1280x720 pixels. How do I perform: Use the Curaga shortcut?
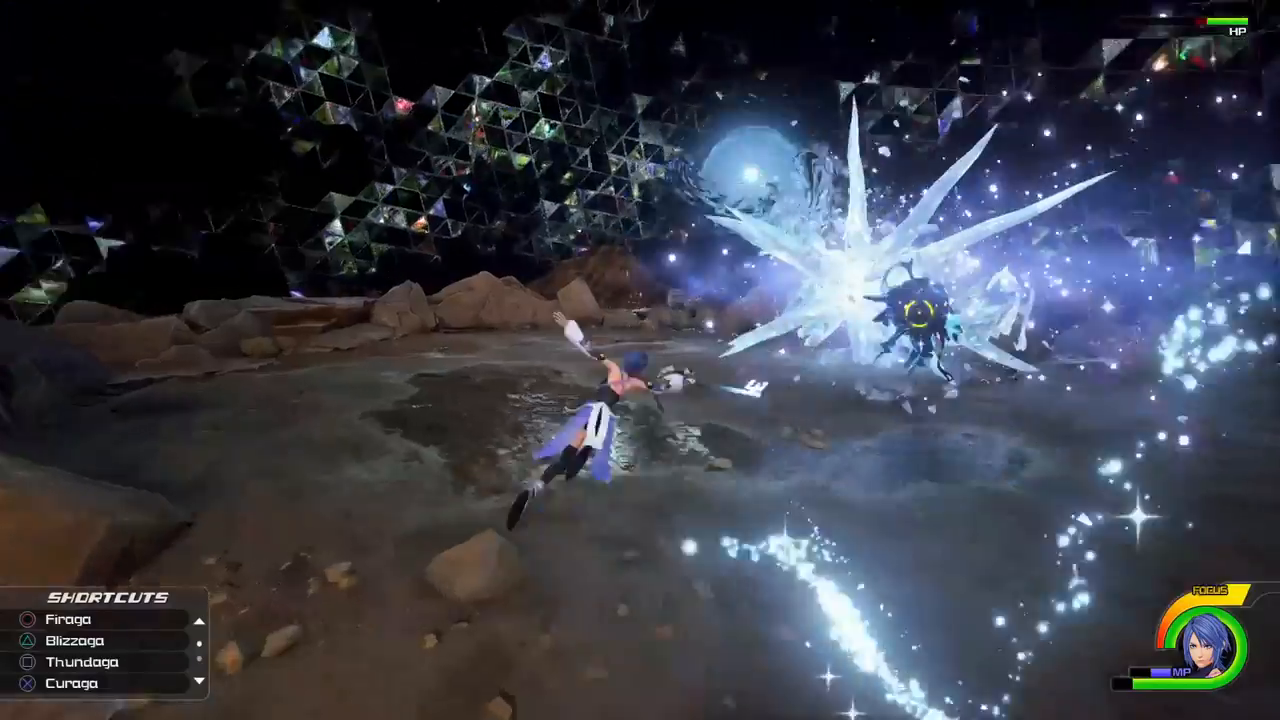click(71, 683)
